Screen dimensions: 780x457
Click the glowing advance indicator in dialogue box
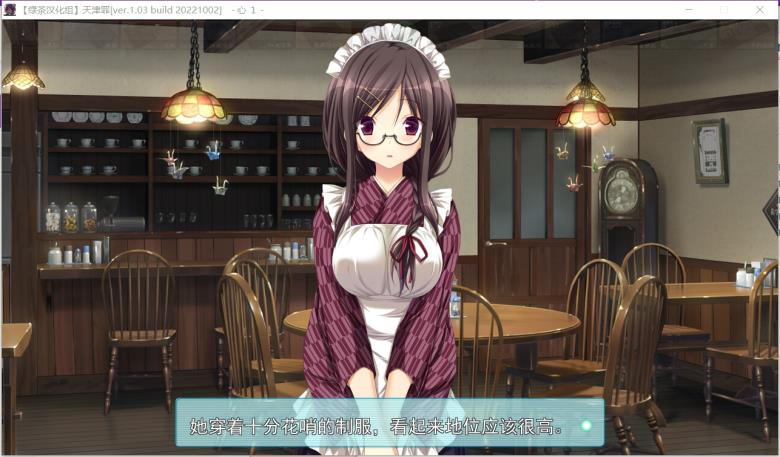tap(587, 426)
